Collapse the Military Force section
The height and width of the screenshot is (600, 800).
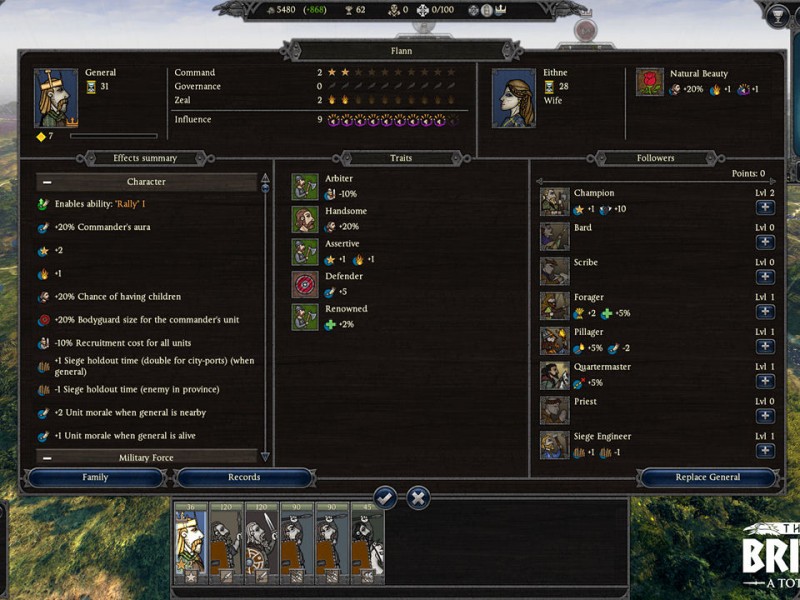tap(47, 458)
